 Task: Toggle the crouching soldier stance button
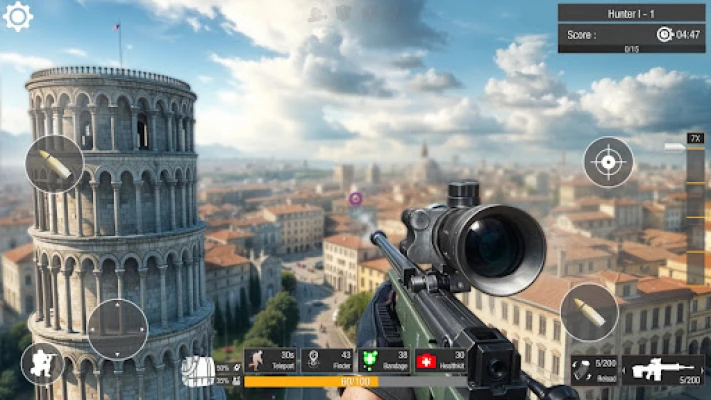click(x=42, y=364)
